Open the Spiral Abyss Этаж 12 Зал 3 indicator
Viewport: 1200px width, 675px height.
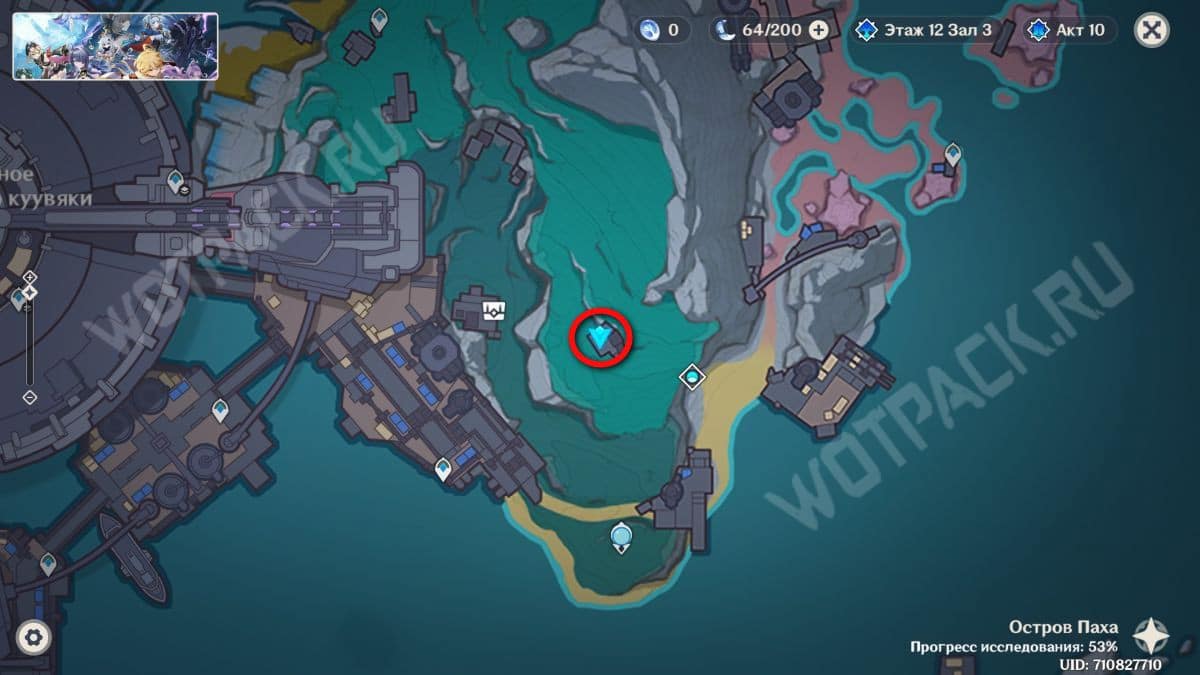pyautogui.click(x=925, y=30)
